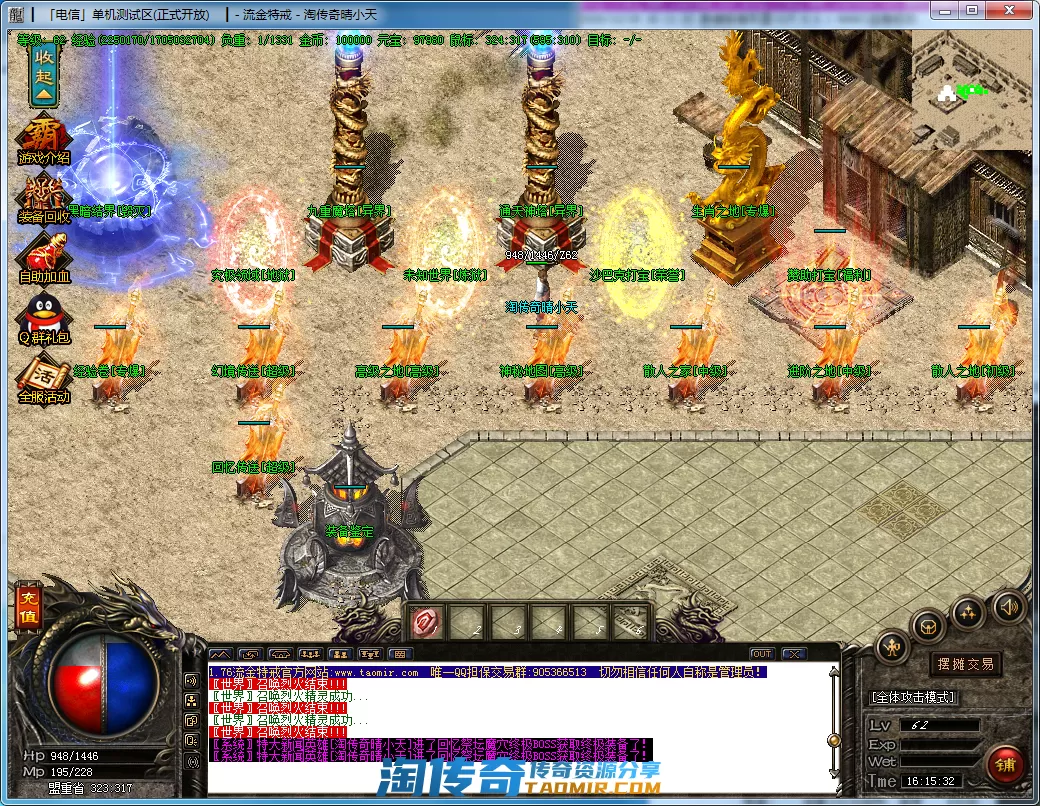Screen dimensions: 1040x806
Task: Toggle the 全体攻击模式 attack mode label
Action: 914,696
